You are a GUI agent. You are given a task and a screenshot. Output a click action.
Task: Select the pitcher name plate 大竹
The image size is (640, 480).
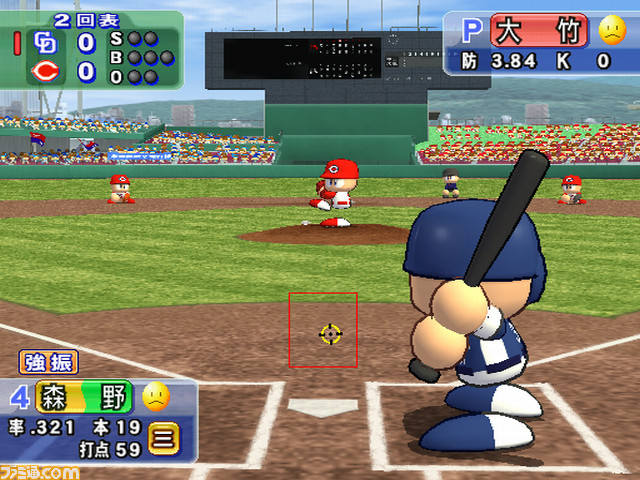pyautogui.click(x=538, y=30)
